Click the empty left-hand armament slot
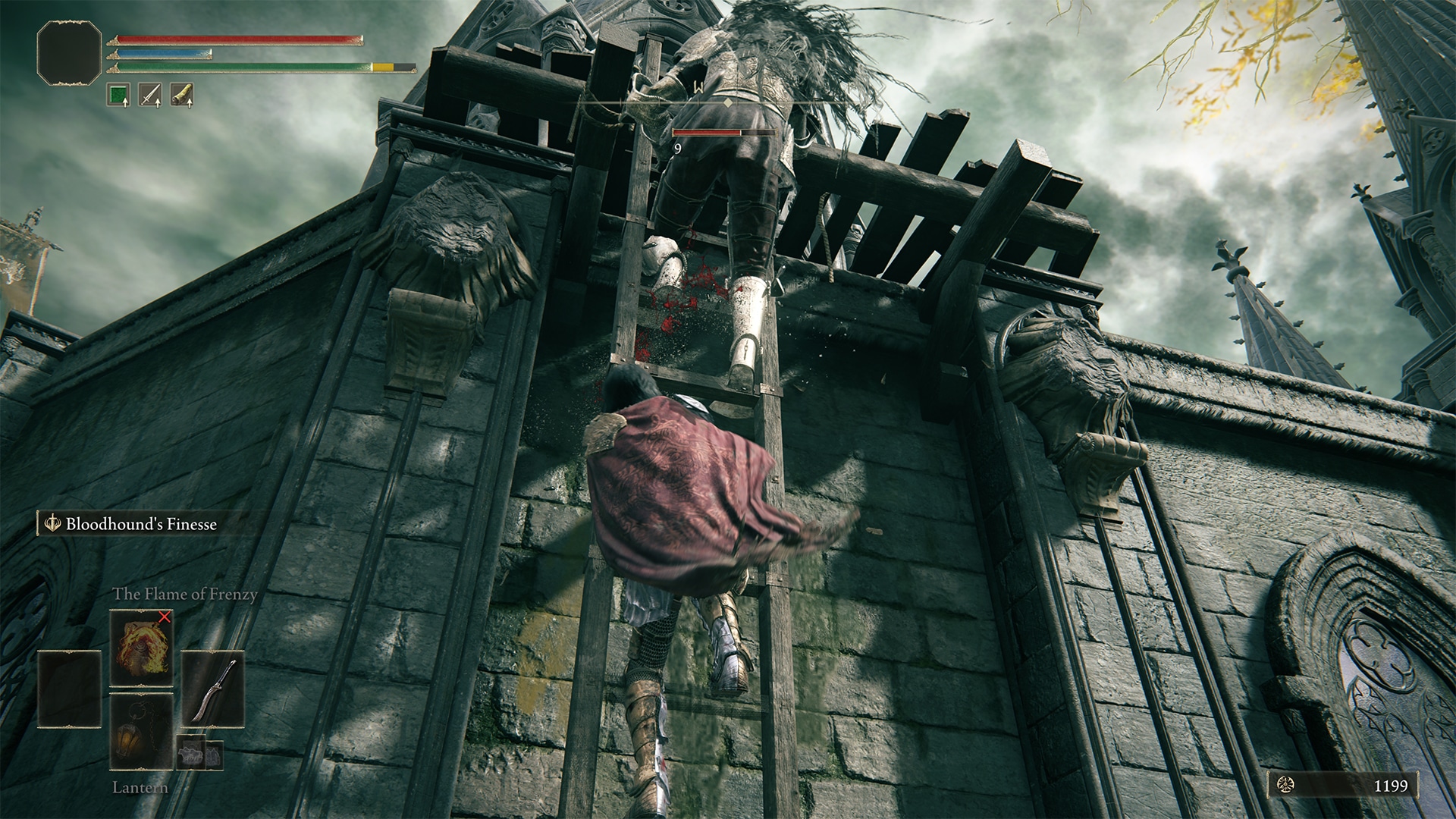 coord(70,689)
